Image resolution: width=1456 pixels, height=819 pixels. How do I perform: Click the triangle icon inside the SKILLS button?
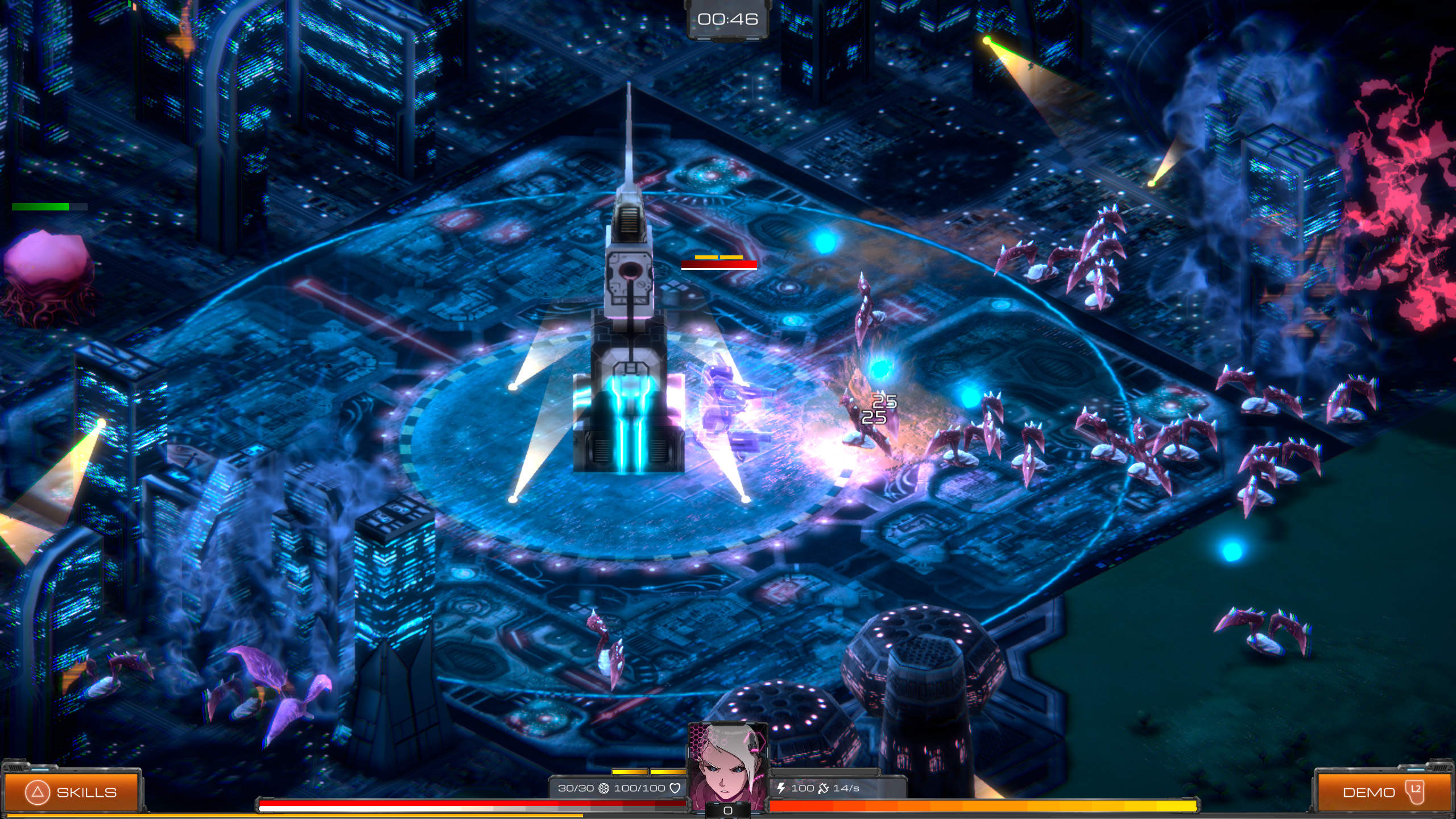pos(38,792)
